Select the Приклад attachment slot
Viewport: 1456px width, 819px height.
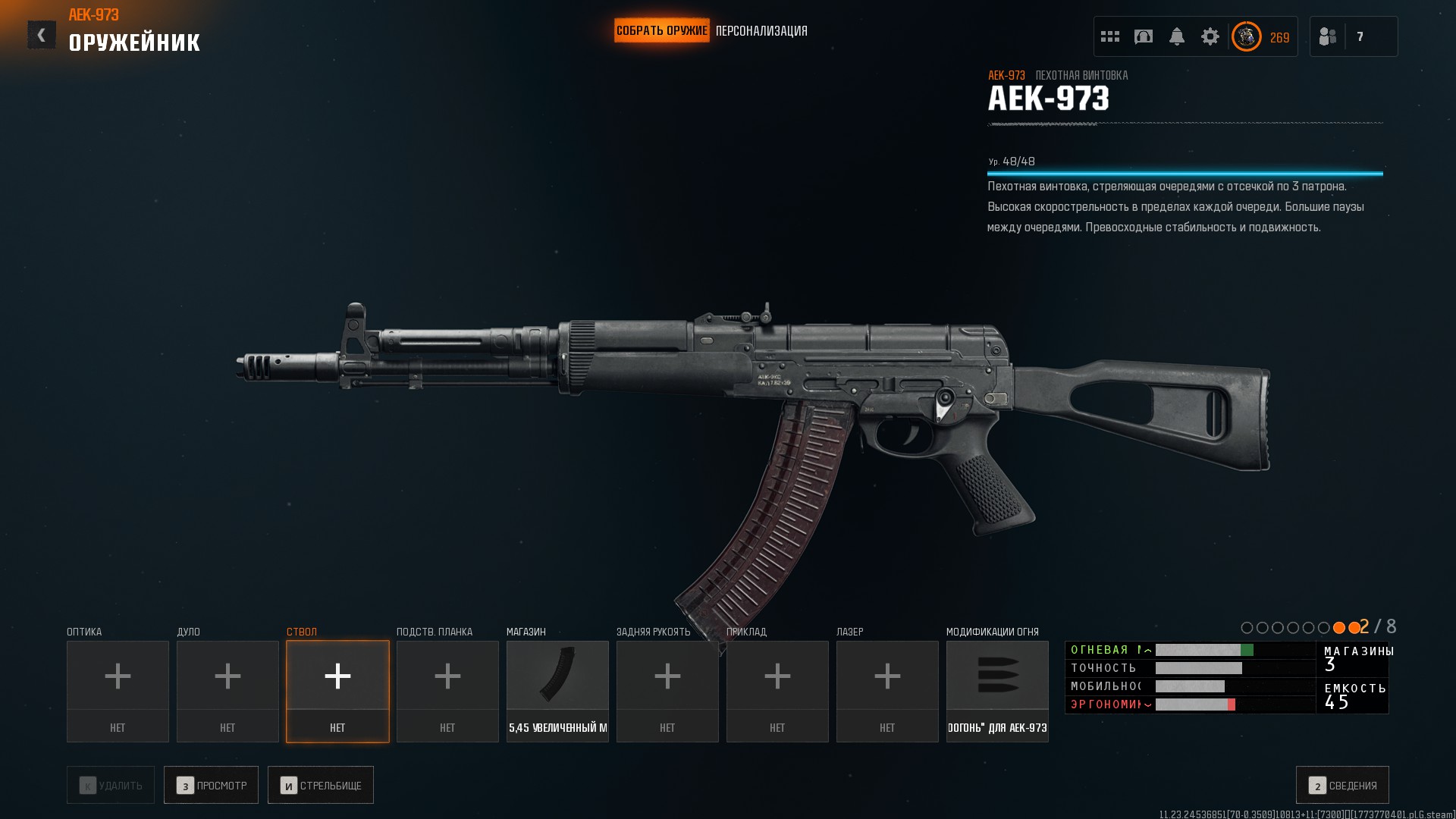pyautogui.click(x=777, y=691)
